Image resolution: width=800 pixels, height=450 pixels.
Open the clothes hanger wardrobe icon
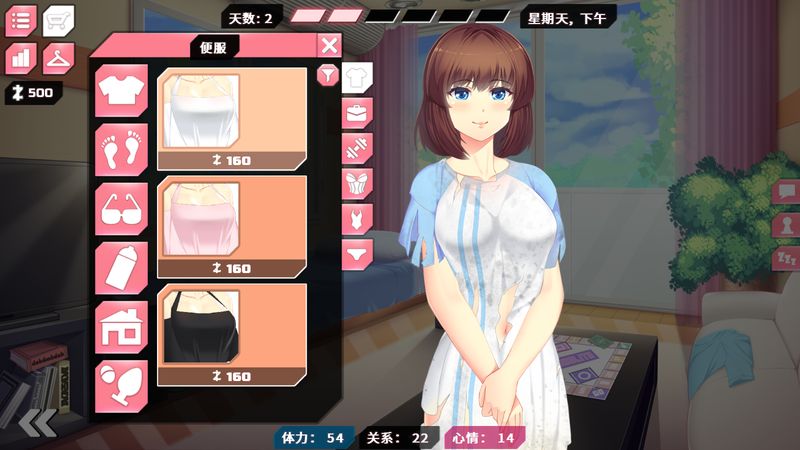click(58, 58)
